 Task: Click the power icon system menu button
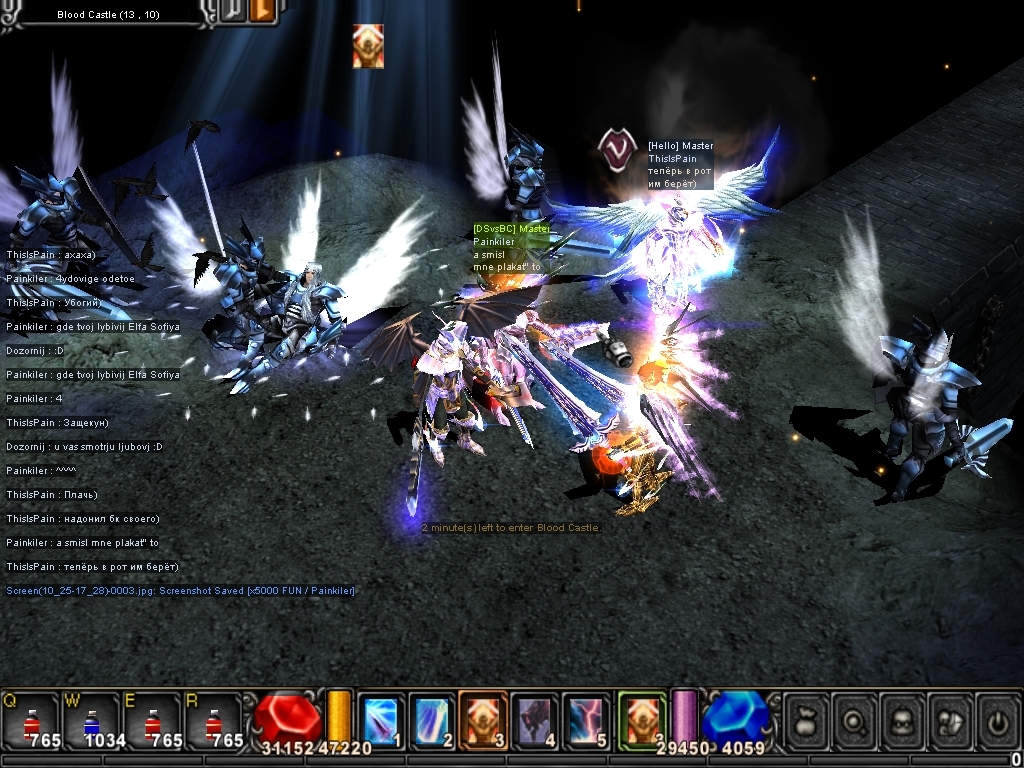[x=998, y=720]
